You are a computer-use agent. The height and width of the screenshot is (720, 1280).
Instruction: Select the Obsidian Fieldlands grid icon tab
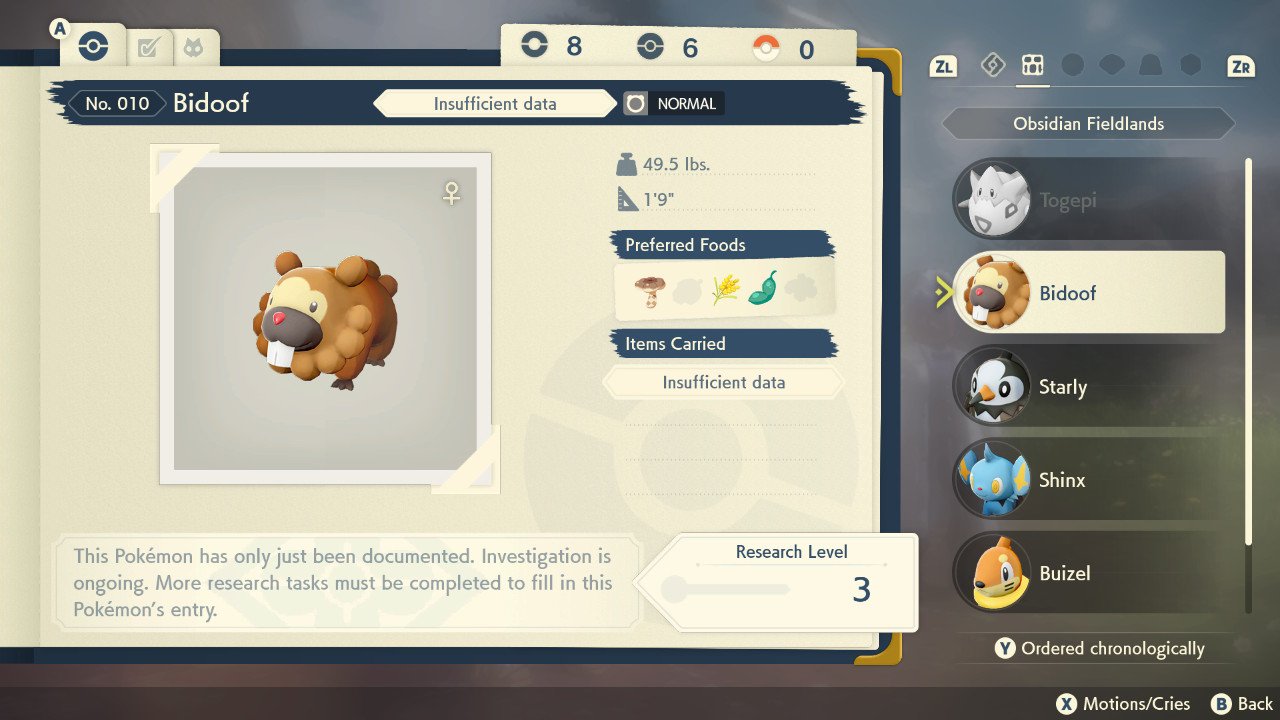click(1032, 66)
